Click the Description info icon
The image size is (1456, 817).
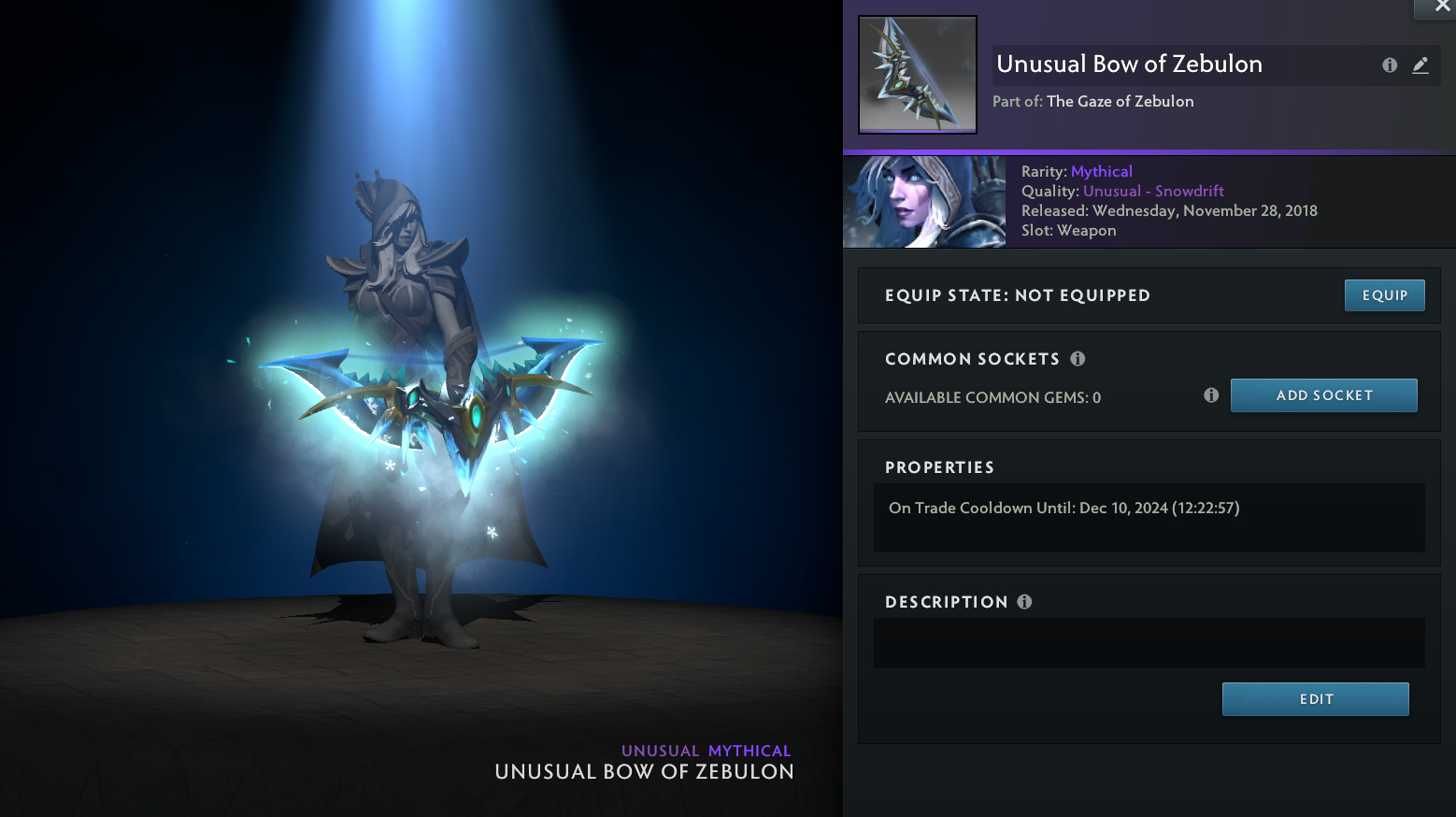(x=1024, y=602)
